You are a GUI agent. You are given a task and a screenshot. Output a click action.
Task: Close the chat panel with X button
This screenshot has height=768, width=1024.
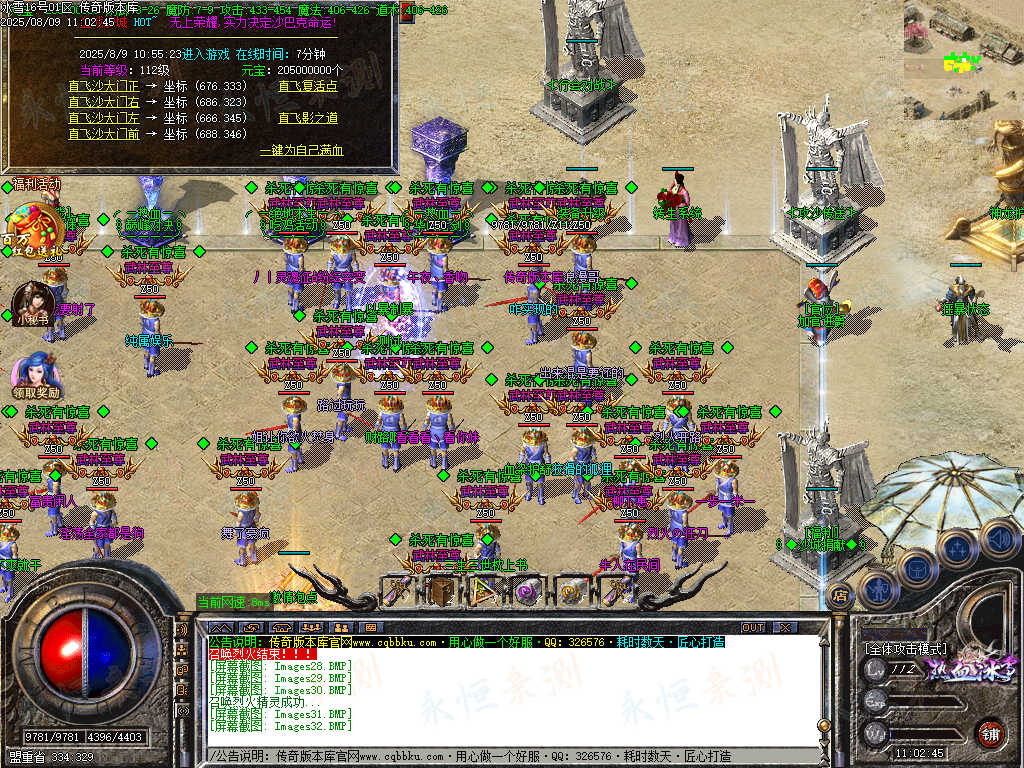click(783, 627)
